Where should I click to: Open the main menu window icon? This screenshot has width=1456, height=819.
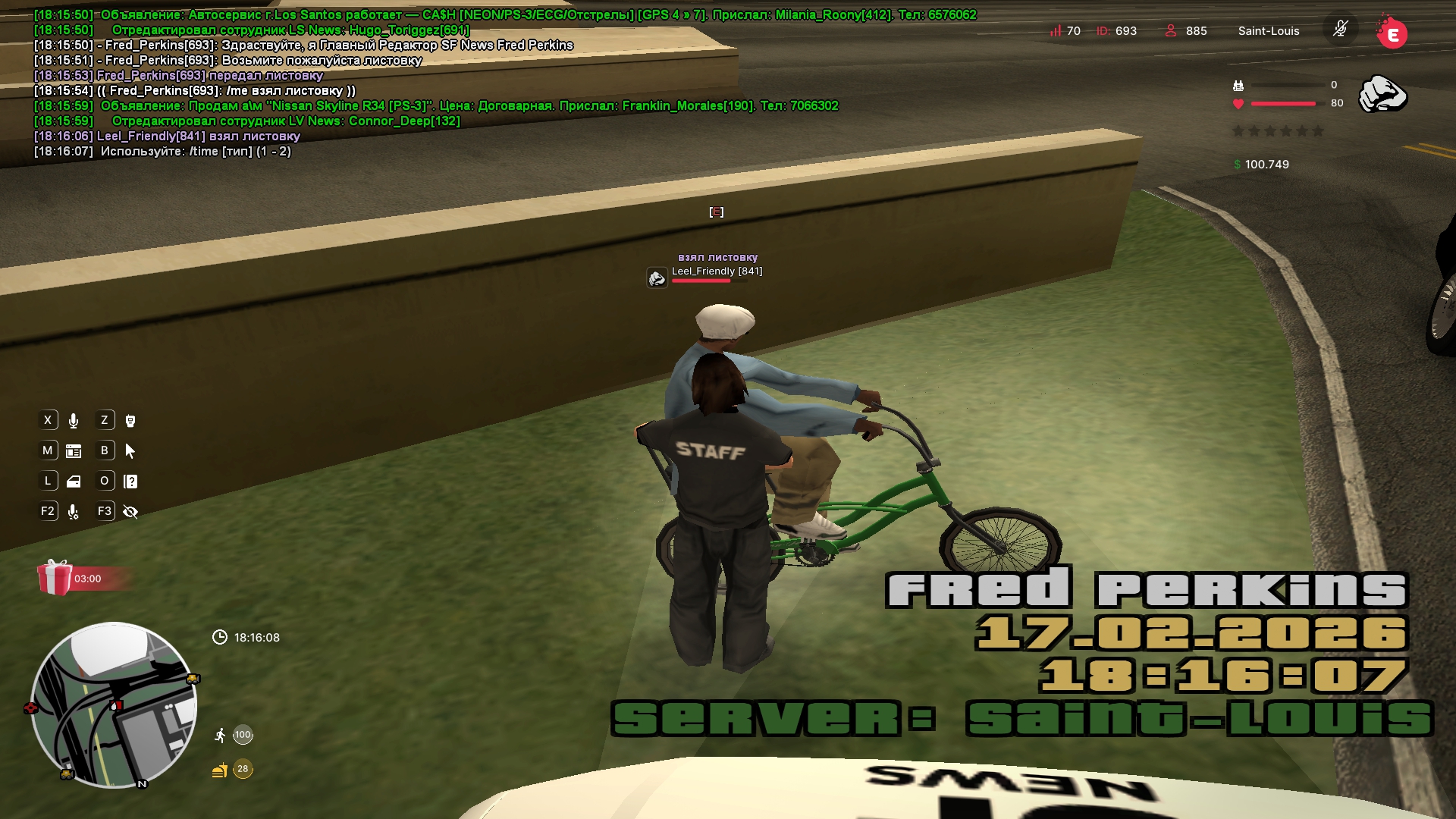(74, 451)
